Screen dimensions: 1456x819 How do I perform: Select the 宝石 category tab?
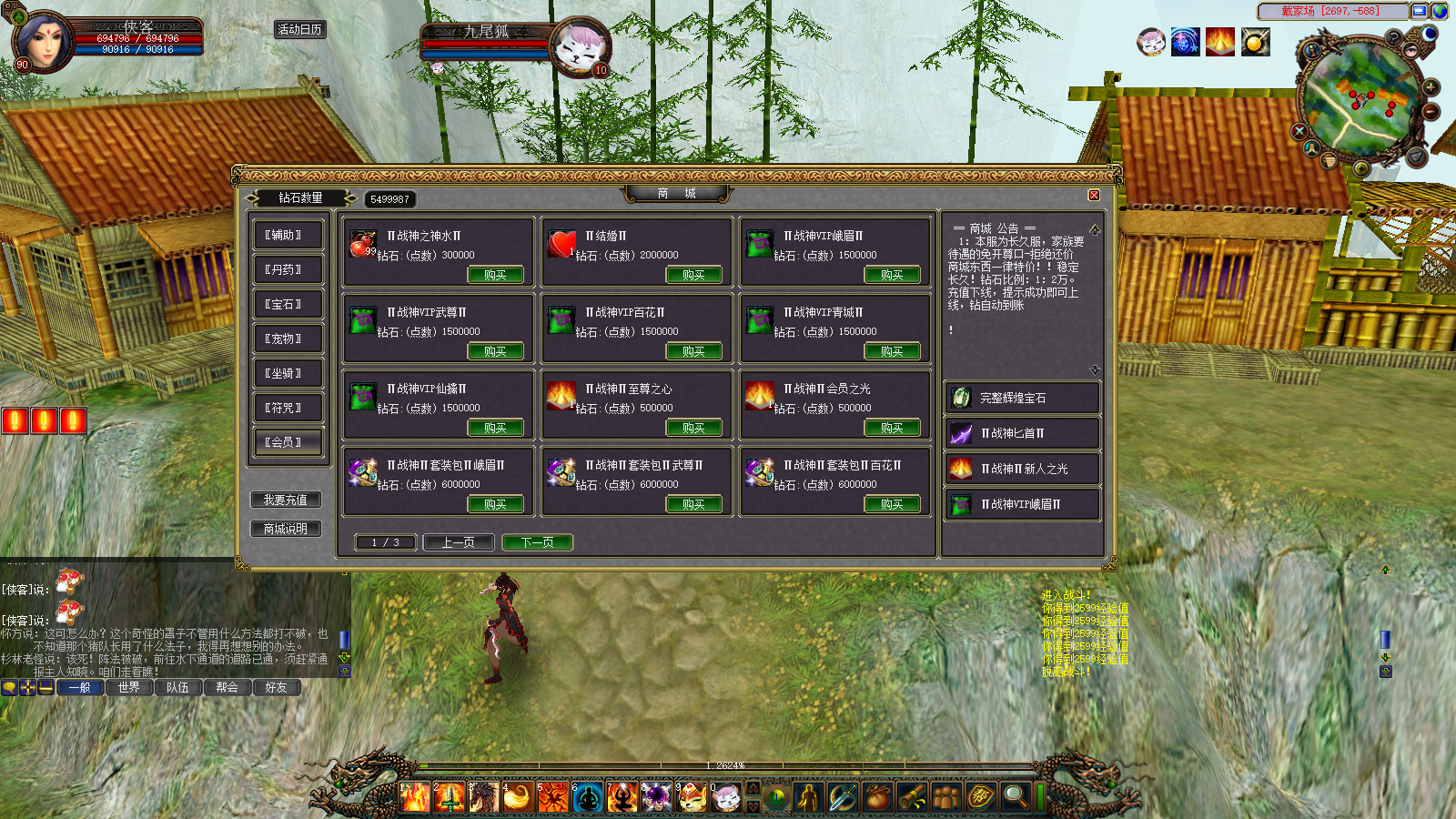pos(288,304)
